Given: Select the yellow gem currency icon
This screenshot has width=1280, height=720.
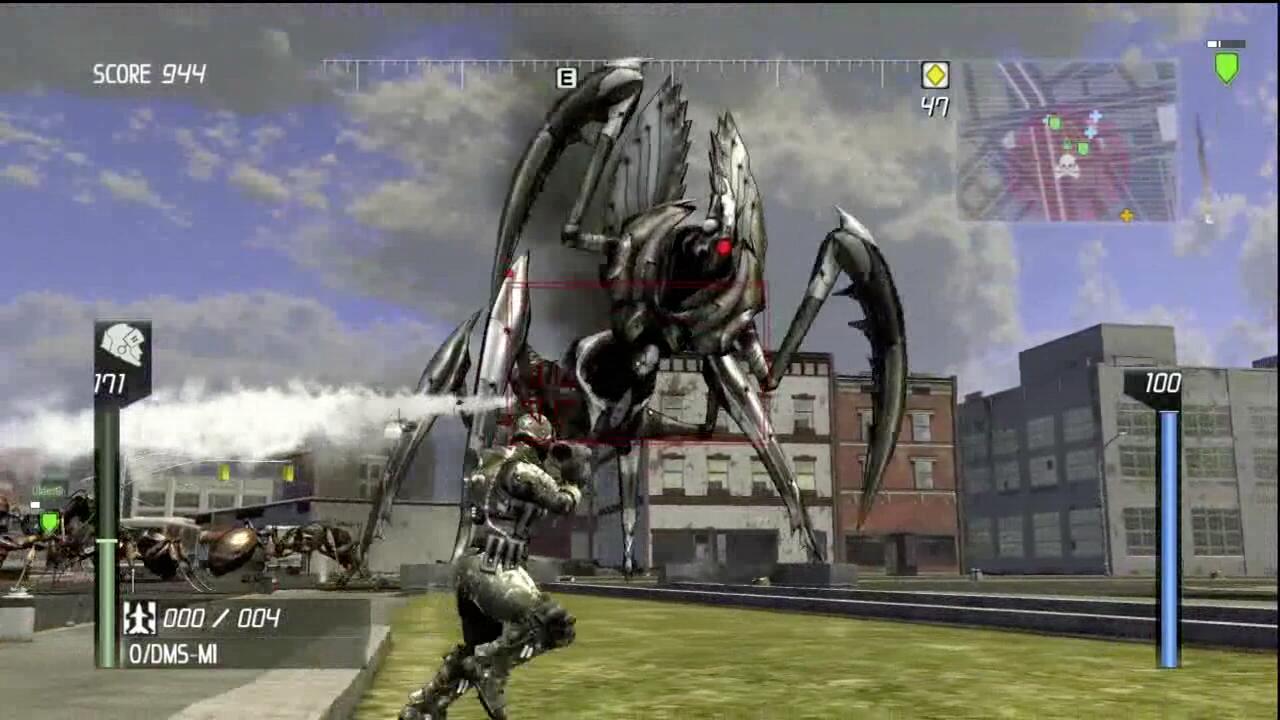Looking at the screenshot, I should (x=936, y=74).
